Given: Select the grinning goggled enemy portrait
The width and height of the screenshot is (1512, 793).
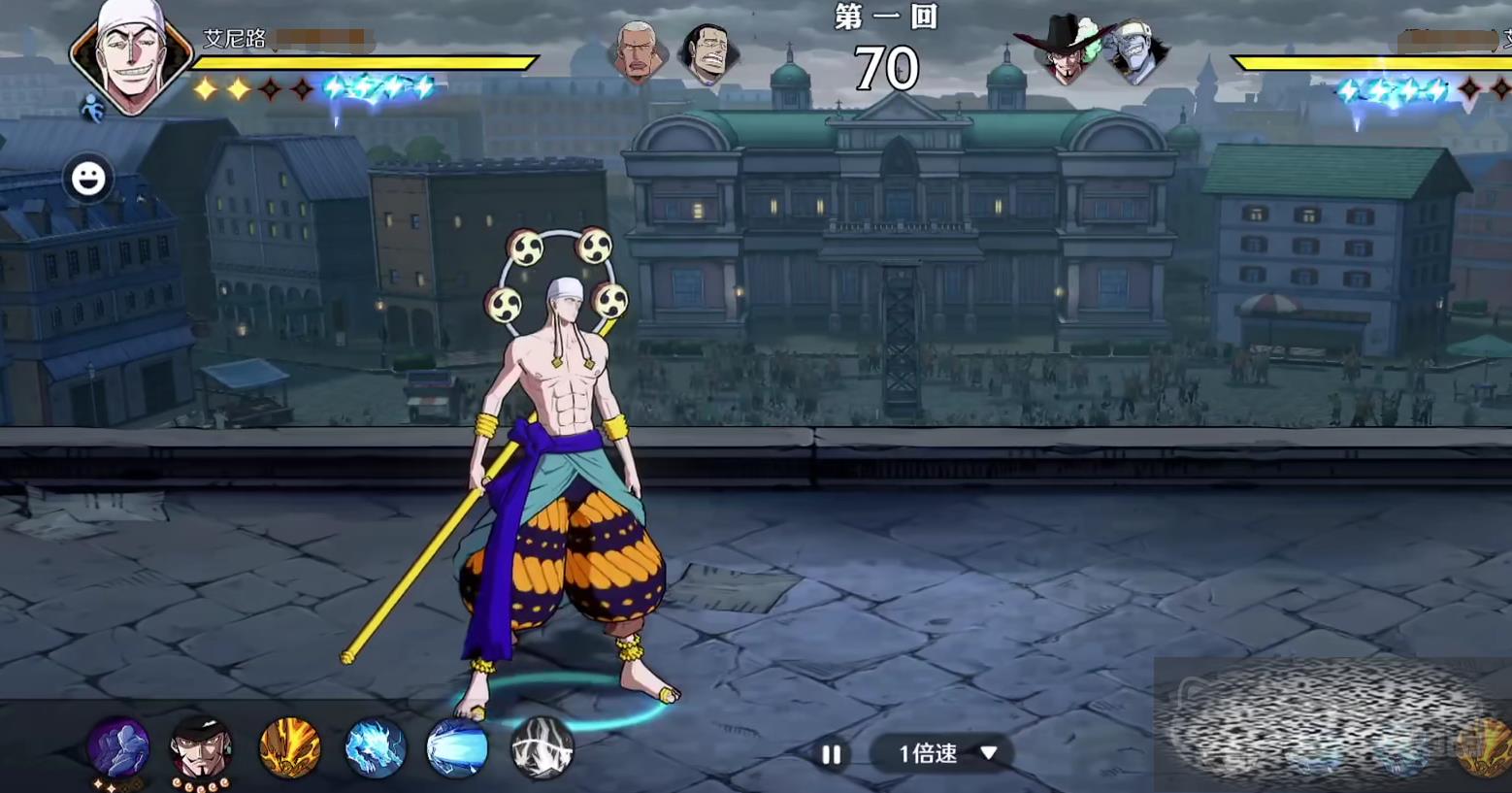Looking at the screenshot, I should point(1134,51).
